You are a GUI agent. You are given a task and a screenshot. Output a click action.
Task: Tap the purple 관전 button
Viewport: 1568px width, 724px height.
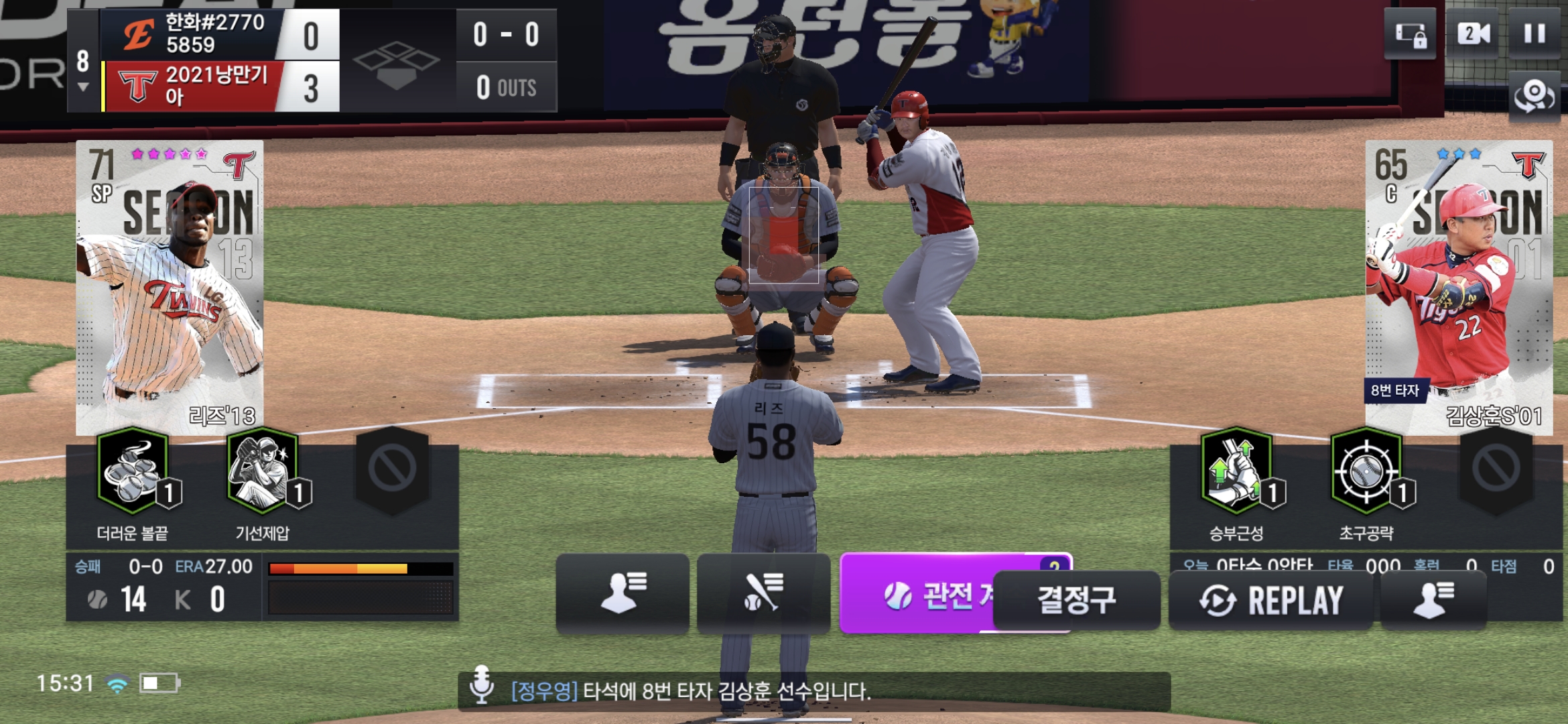click(917, 595)
